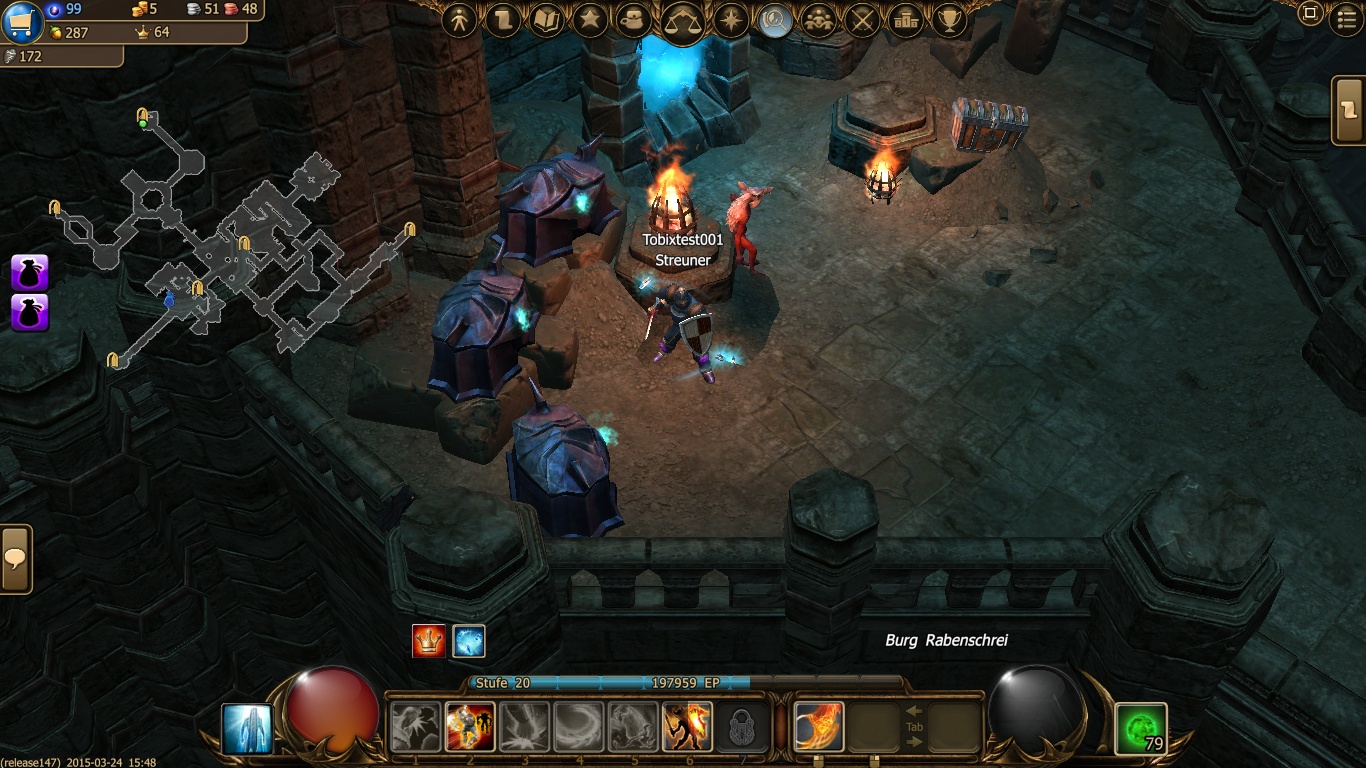Click the star icon in top menu

tap(589, 20)
